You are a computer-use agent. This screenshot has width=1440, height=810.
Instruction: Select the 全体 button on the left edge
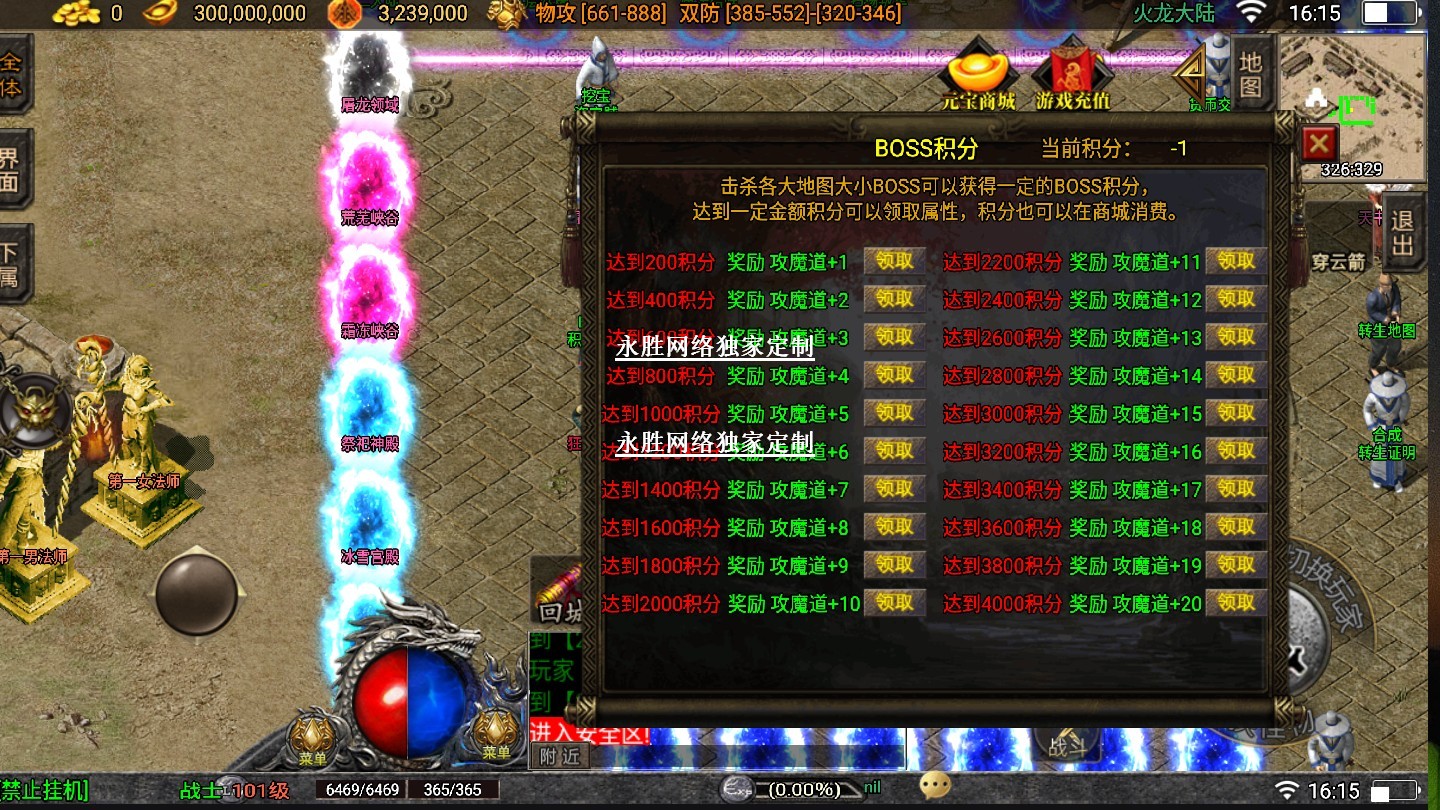(x=12, y=74)
